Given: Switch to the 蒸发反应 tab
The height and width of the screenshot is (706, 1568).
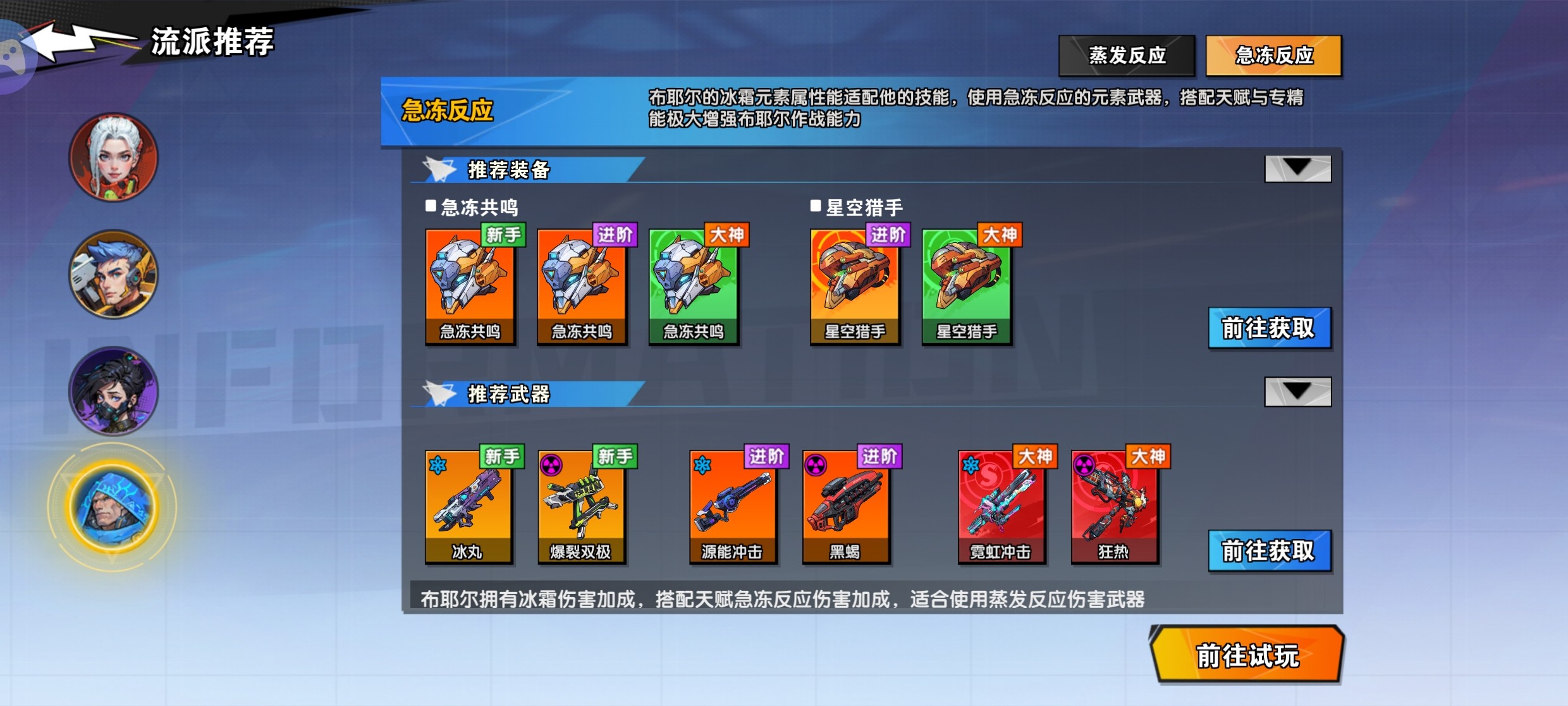Looking at the screenshot, I should 1127,56.
